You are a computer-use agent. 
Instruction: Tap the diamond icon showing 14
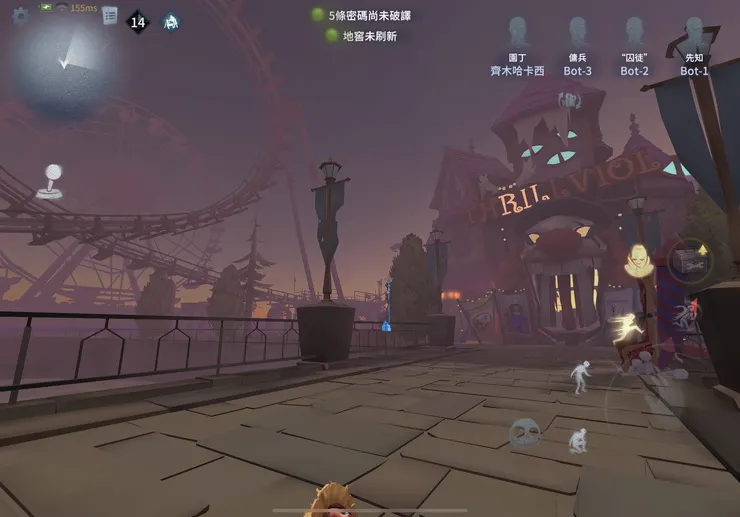pos(138,21)
